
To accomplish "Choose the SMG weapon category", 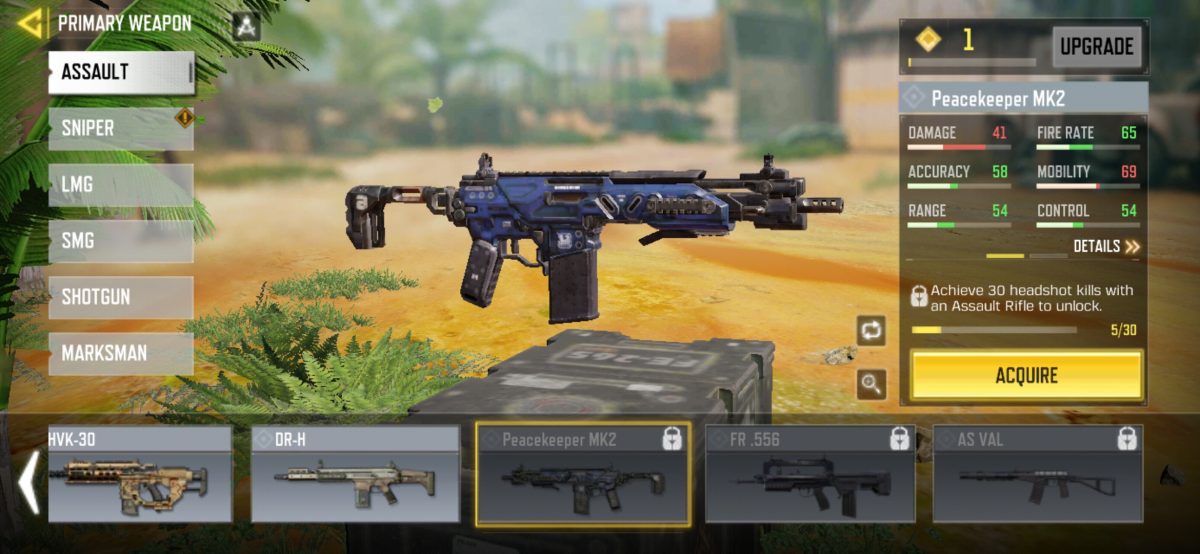I will [x=121, y=241].
